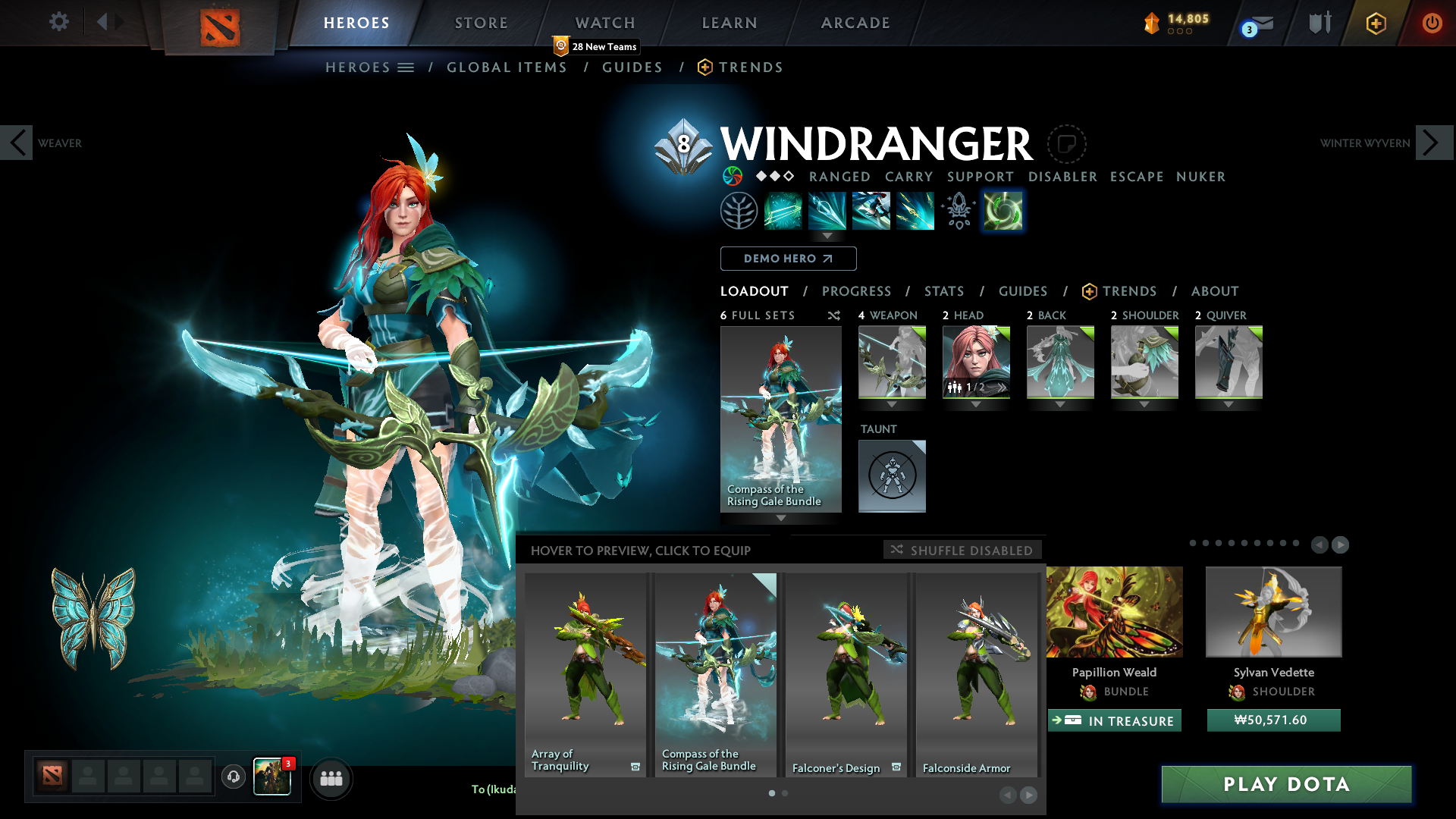Click the DEMO HERO button
The image size is (1456, 819).
coord(788,259)
